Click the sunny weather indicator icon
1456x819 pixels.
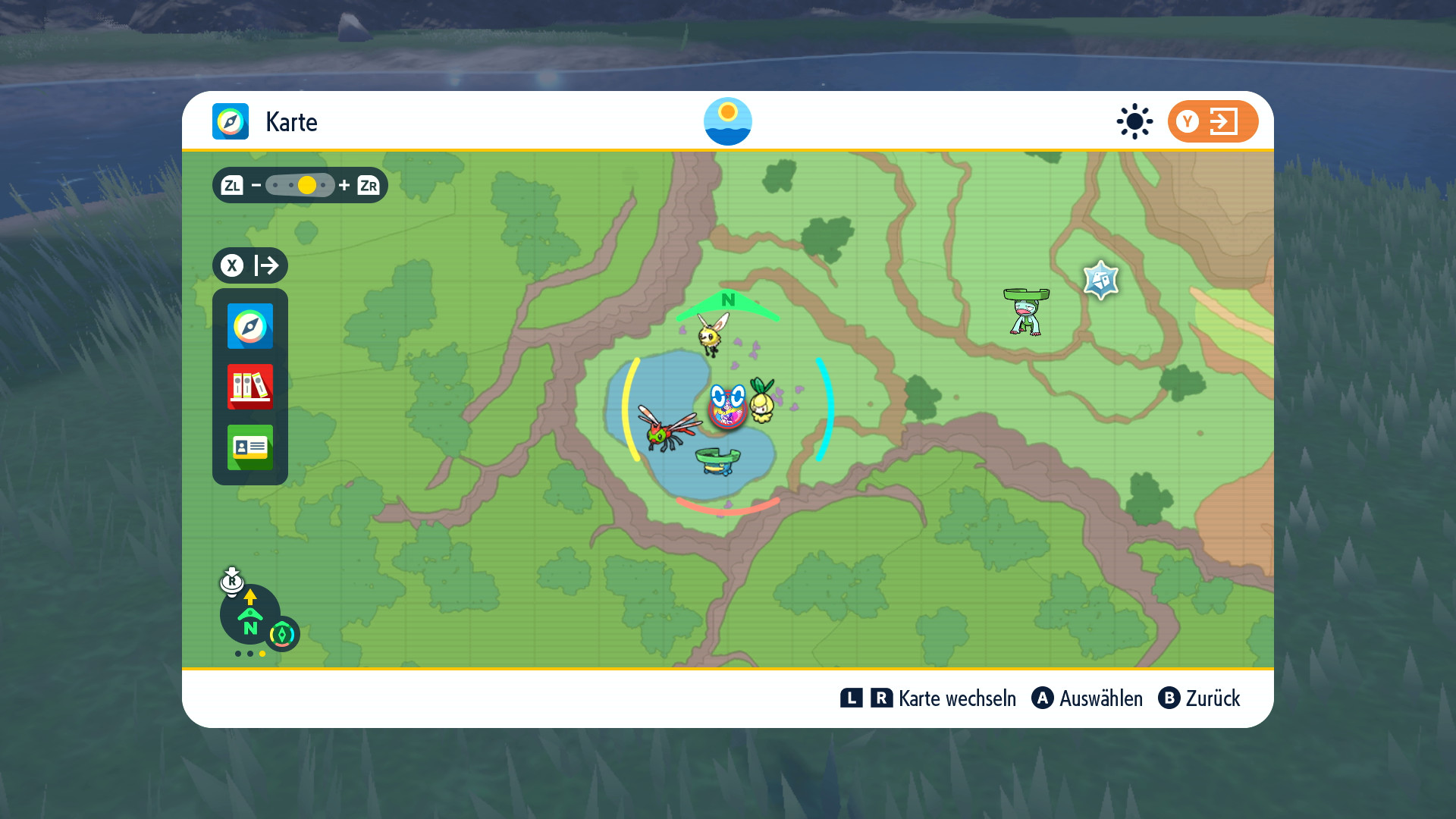(1134, 121)
